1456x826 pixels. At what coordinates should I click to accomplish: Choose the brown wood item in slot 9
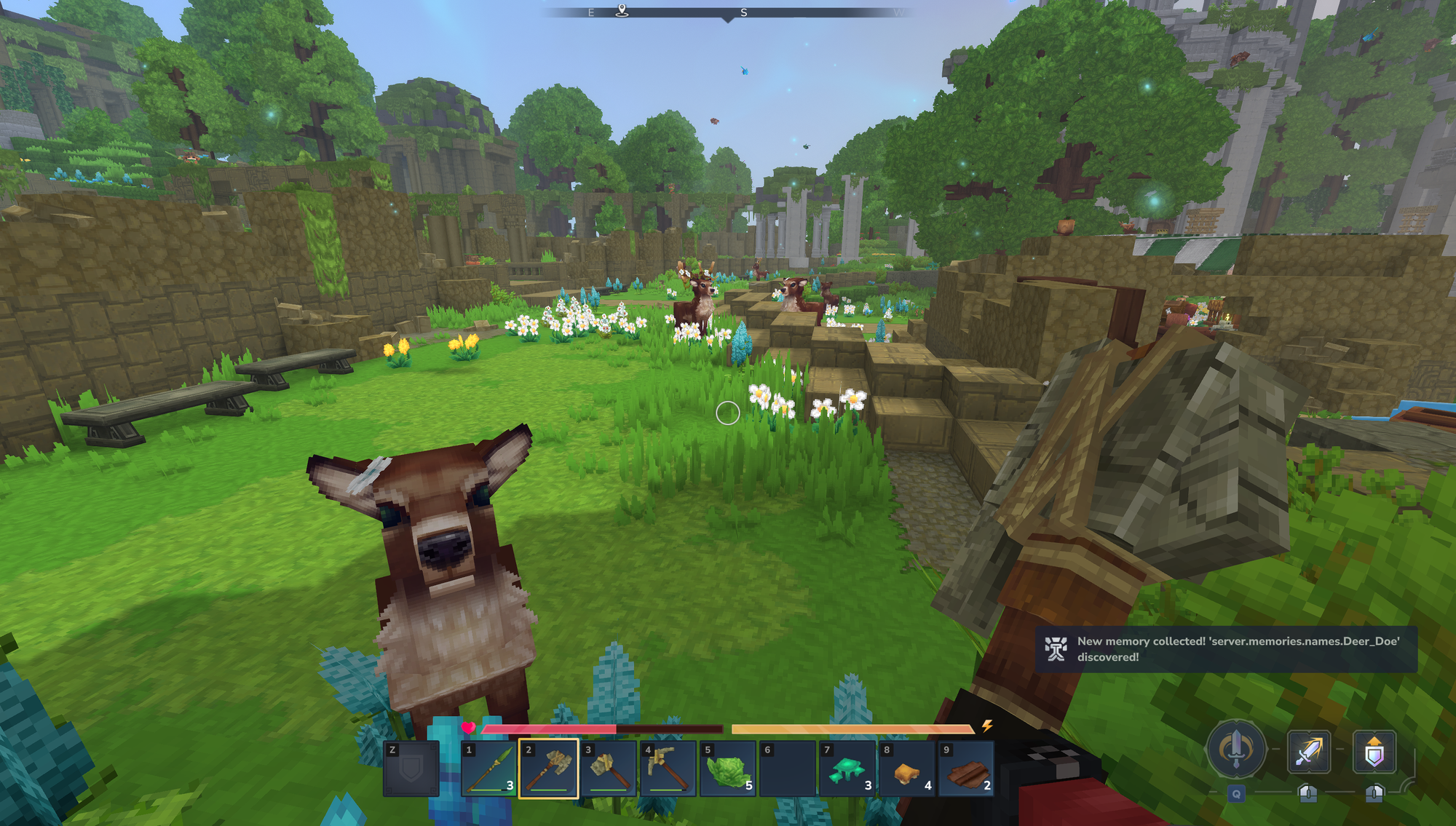(967, 769)
